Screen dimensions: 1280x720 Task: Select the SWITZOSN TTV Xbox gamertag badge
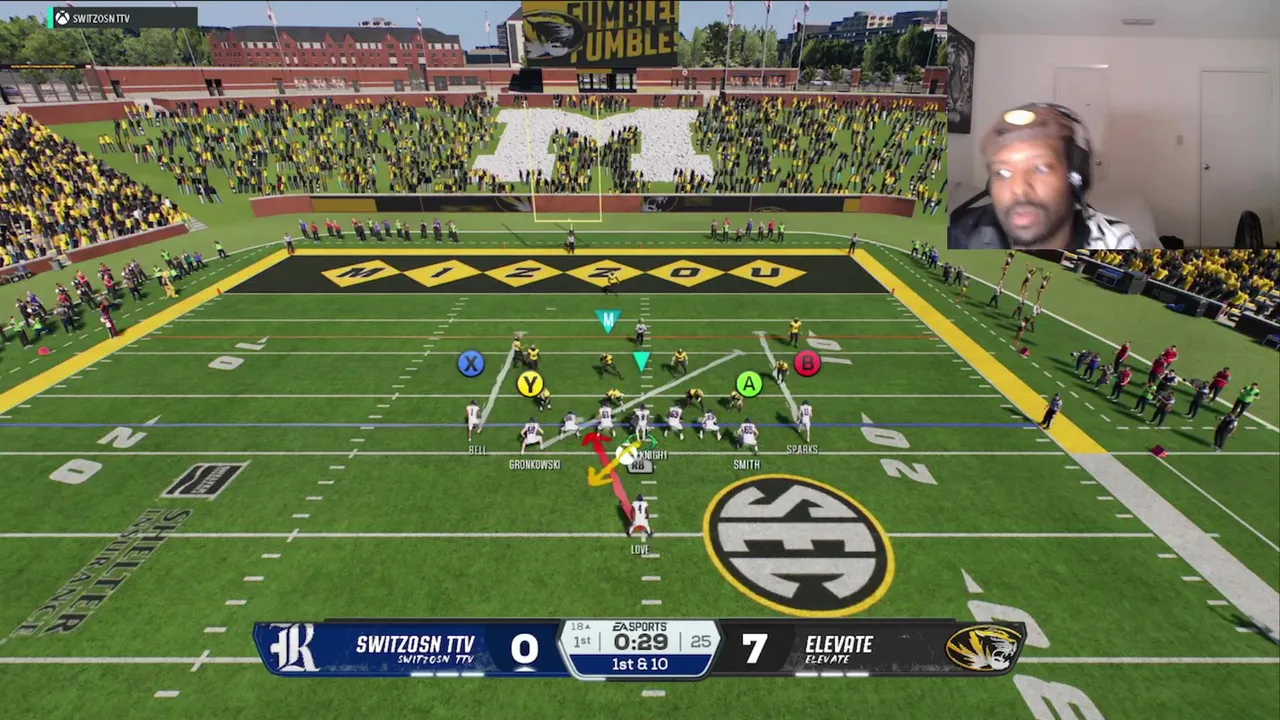(122, 18)
